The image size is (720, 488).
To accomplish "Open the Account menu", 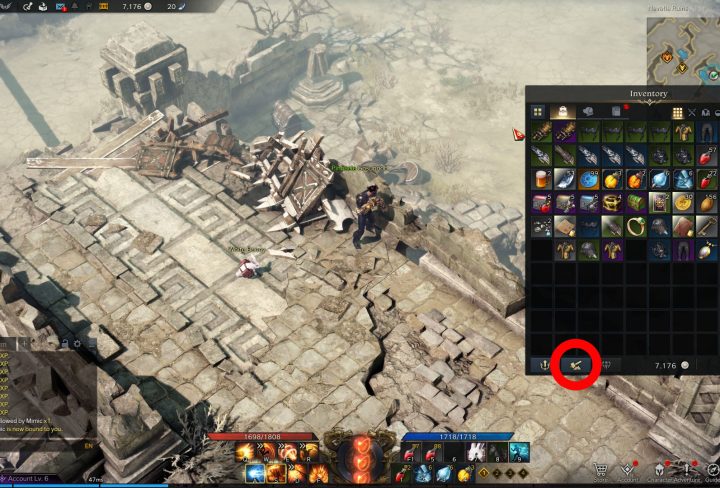I will [x=631, y=471].
